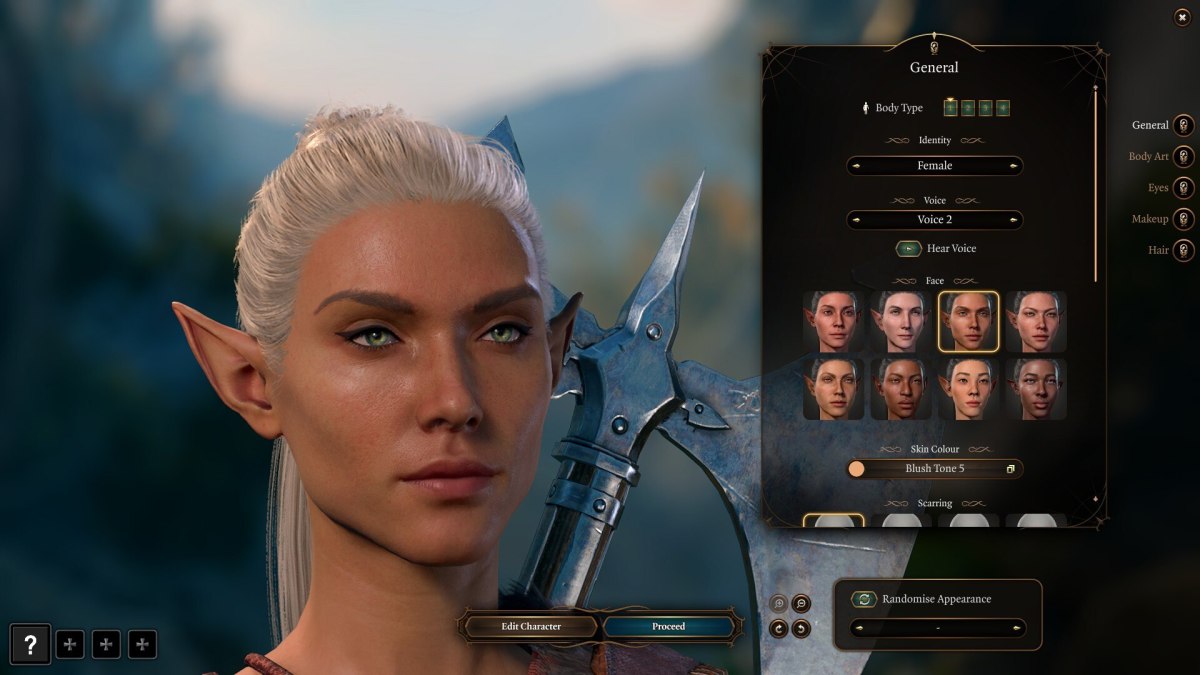Play the Hear Voice sample
1200x675 pixels.
[908, 248]
